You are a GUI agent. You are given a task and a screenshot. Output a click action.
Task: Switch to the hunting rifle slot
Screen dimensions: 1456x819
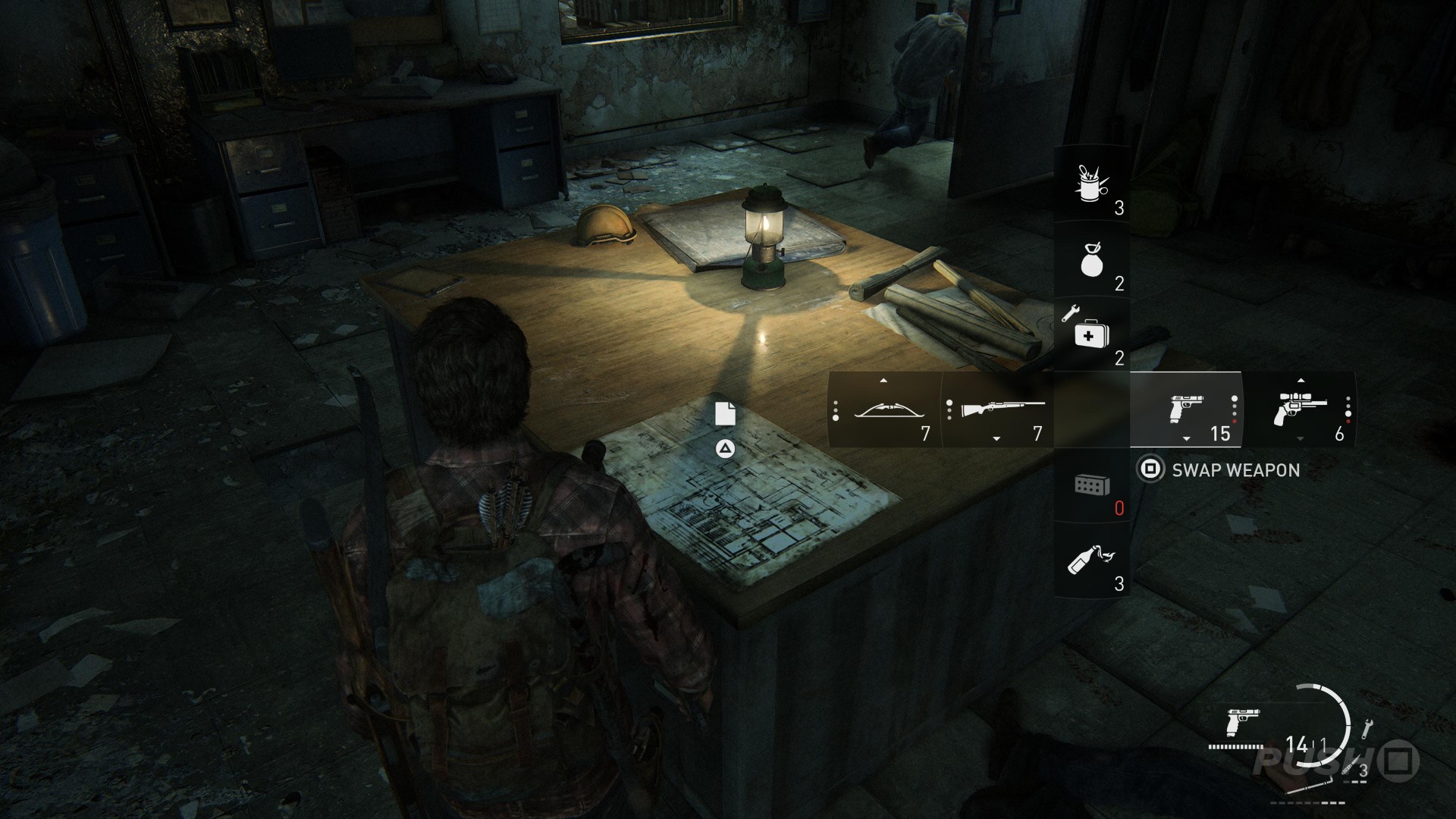pyautogui.click(x=998, y=410)
